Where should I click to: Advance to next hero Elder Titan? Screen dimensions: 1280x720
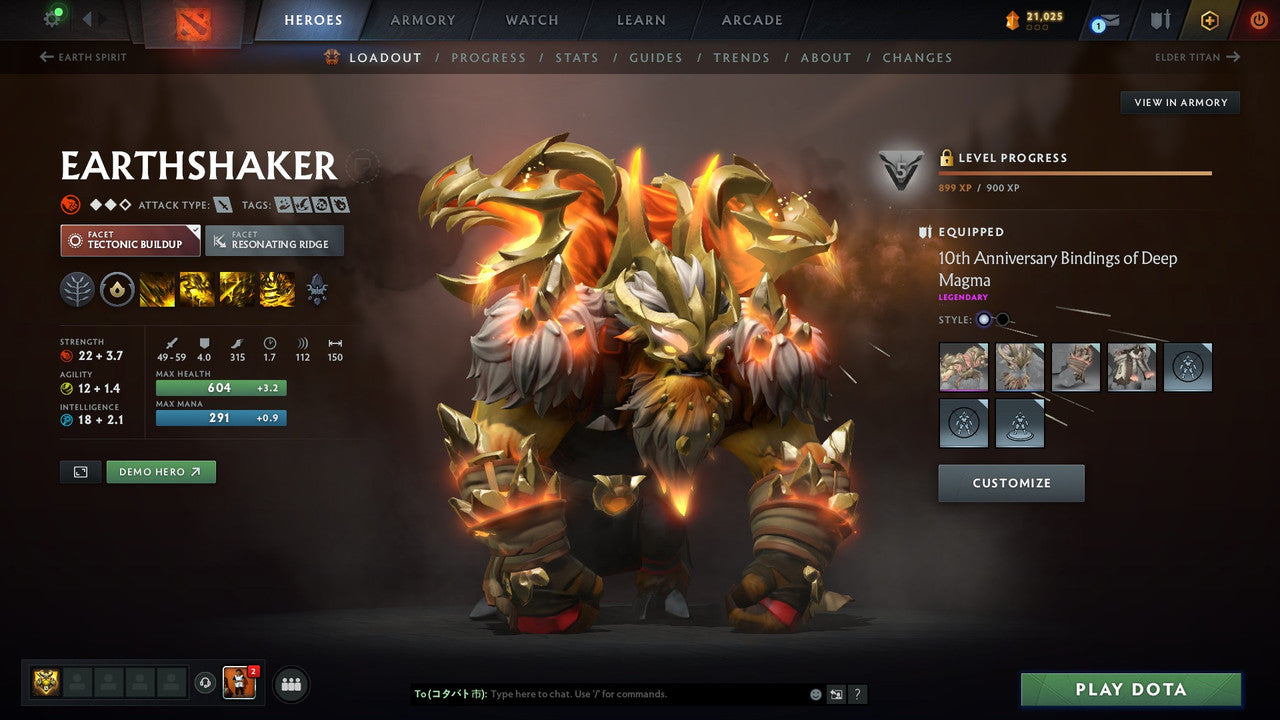point(1197,57)
